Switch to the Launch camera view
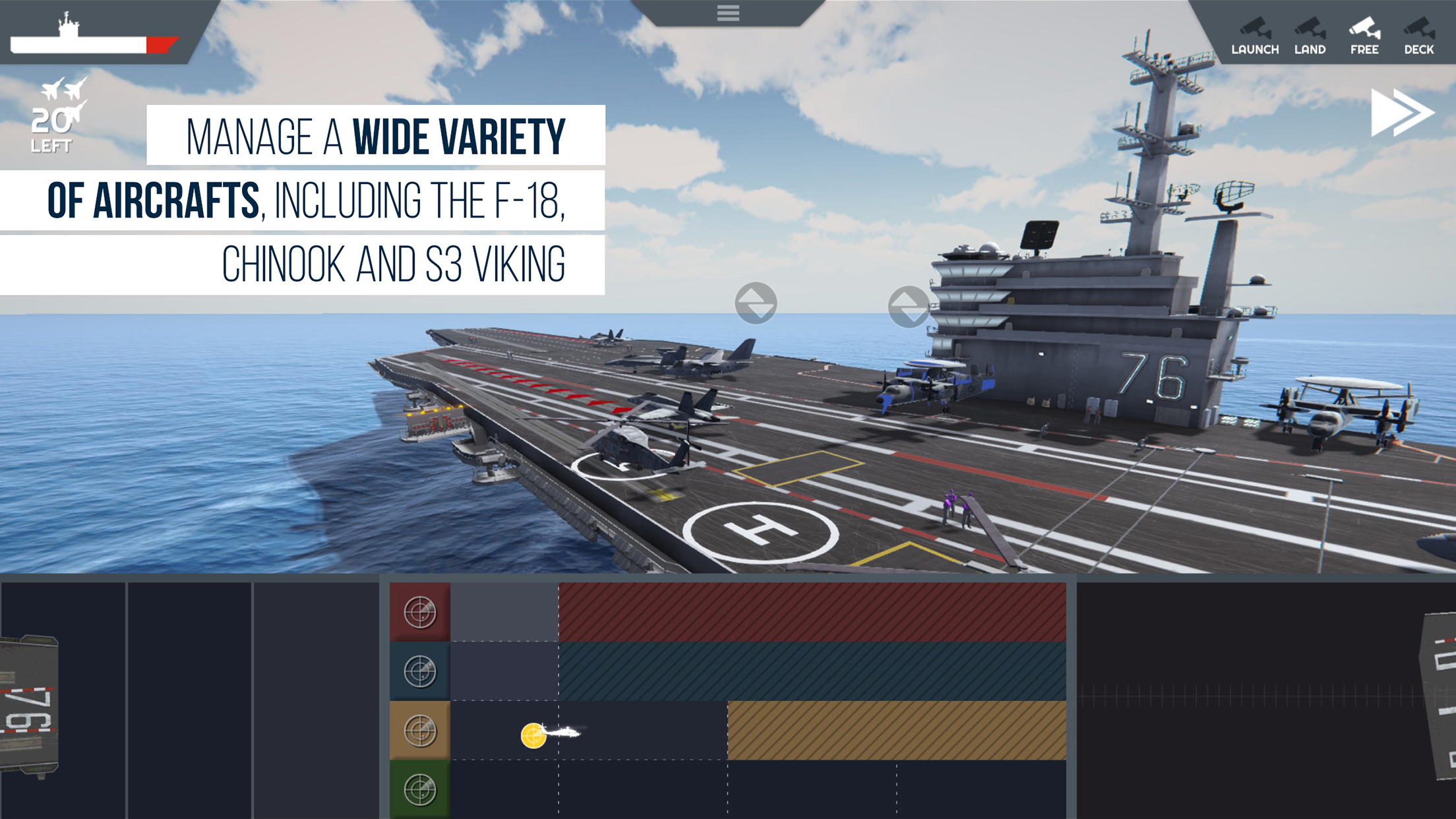 pos(1254,36)
